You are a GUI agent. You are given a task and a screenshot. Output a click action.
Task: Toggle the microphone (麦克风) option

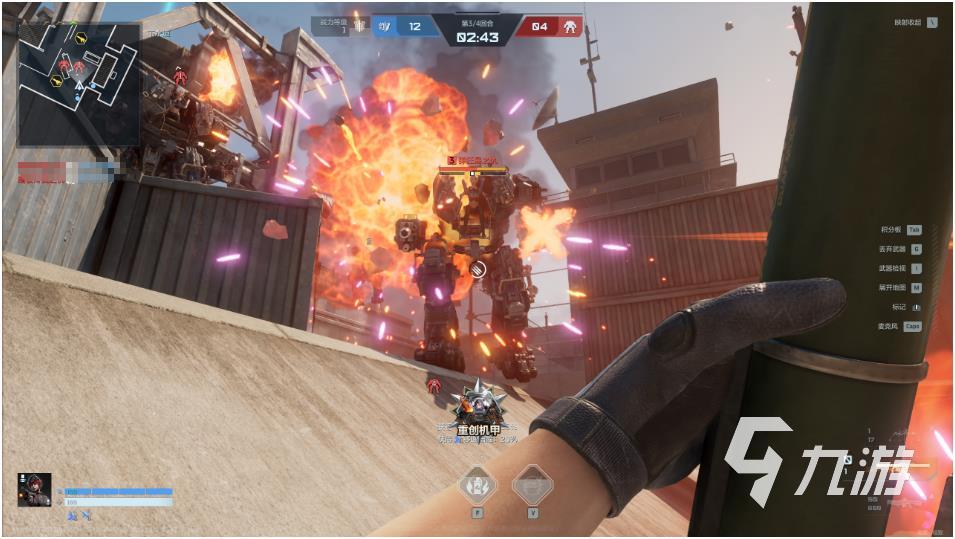899,326
